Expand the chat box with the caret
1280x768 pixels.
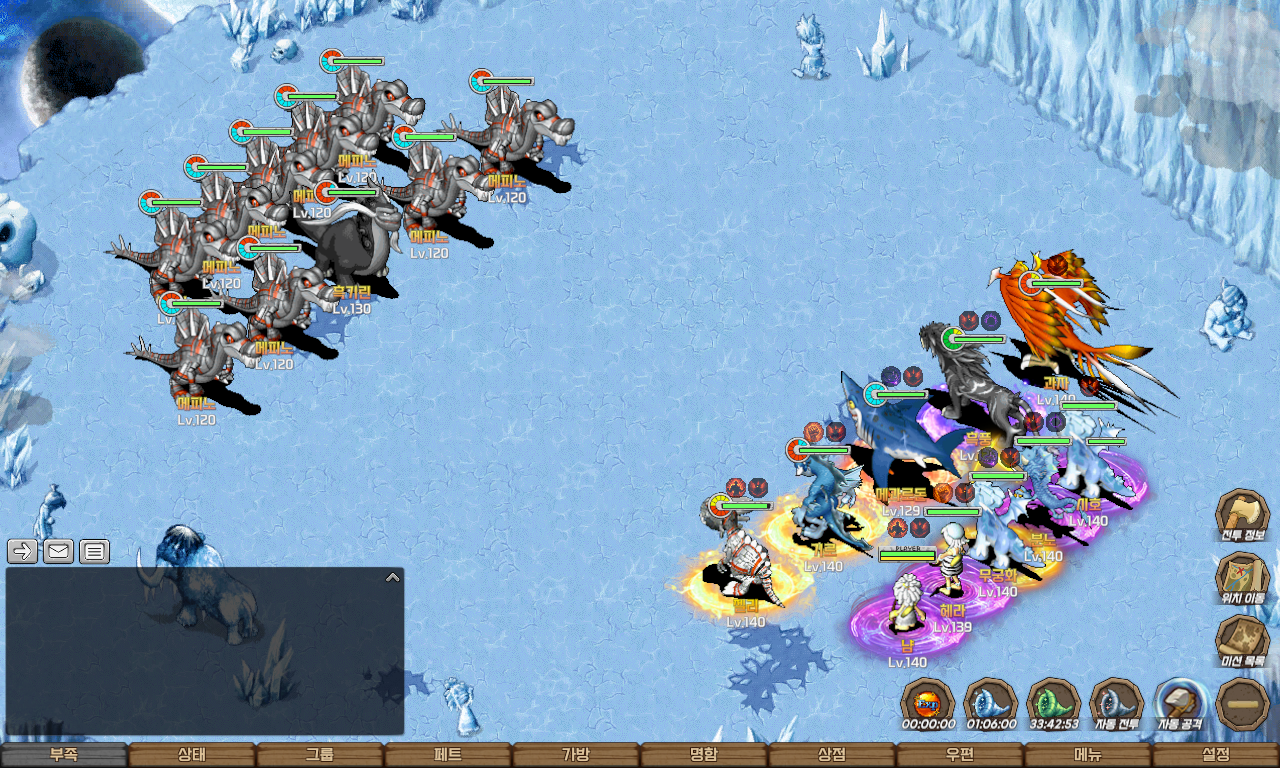(x=393, y=577)
